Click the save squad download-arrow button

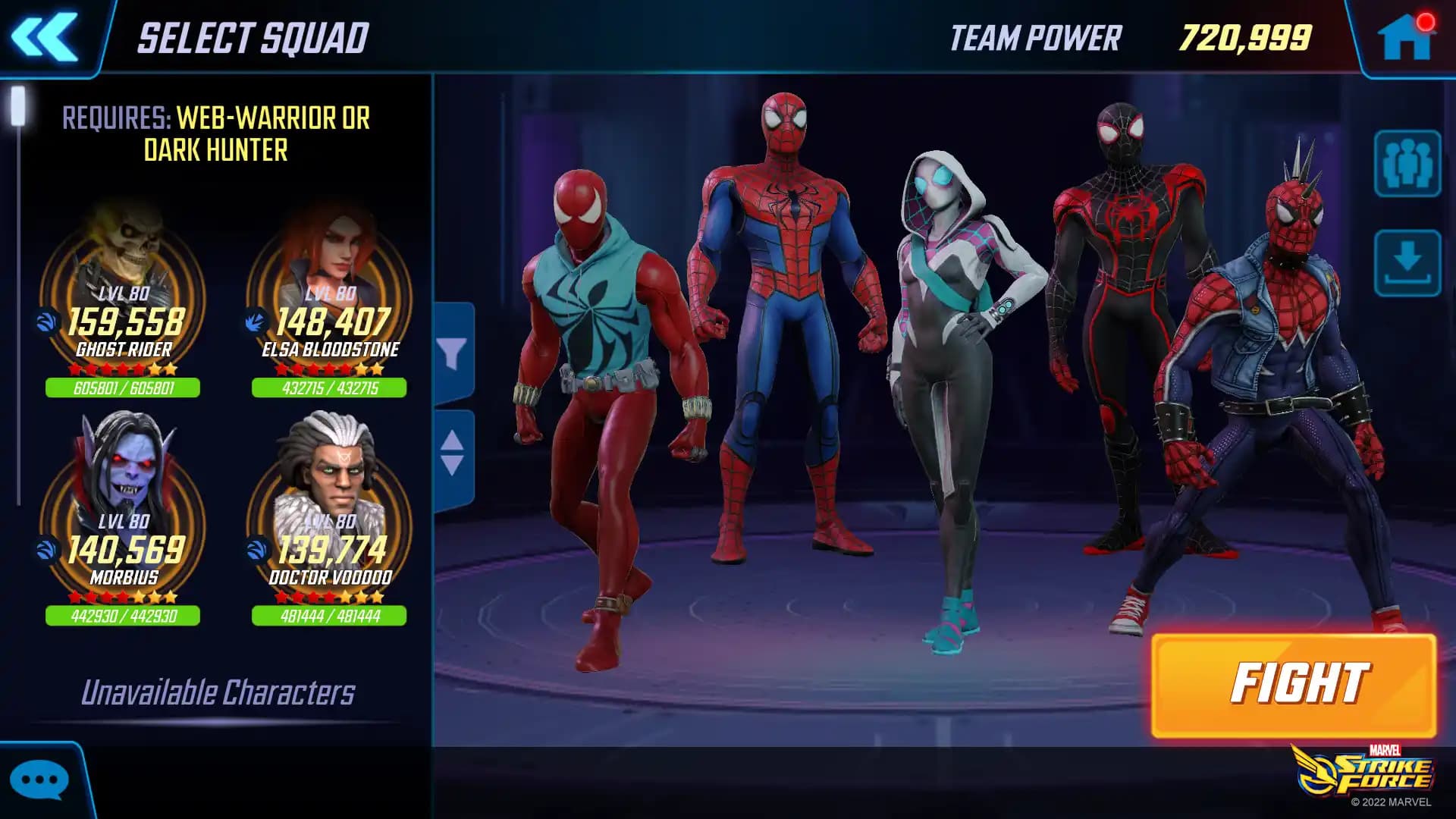point(1407,262)
